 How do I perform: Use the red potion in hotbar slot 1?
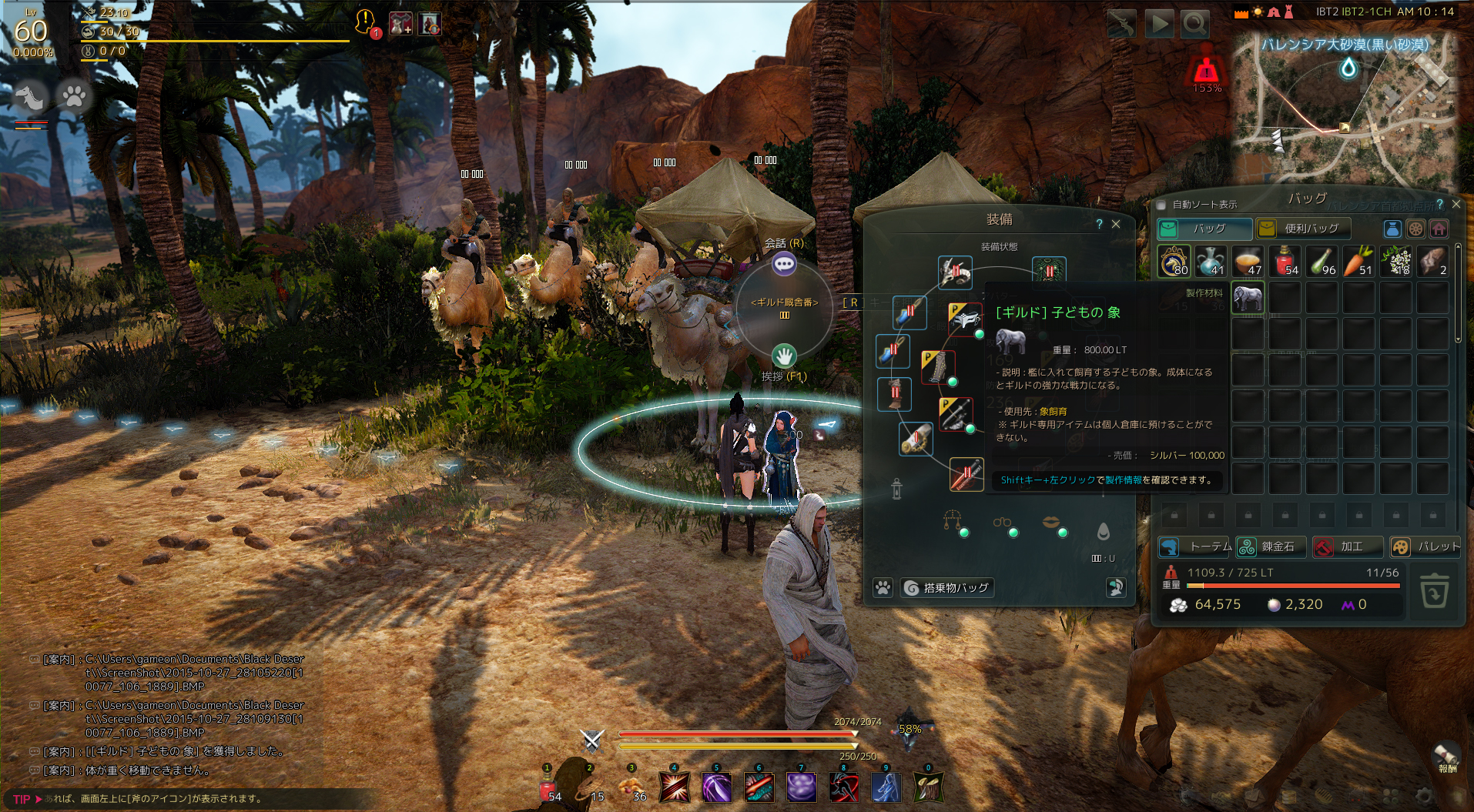[x=548, y=787]
